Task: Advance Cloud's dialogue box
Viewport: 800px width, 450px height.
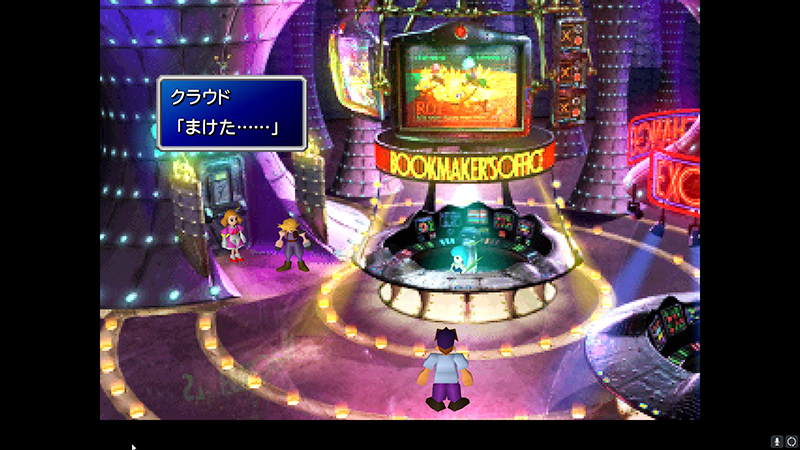Action: (x=230, y=113)
